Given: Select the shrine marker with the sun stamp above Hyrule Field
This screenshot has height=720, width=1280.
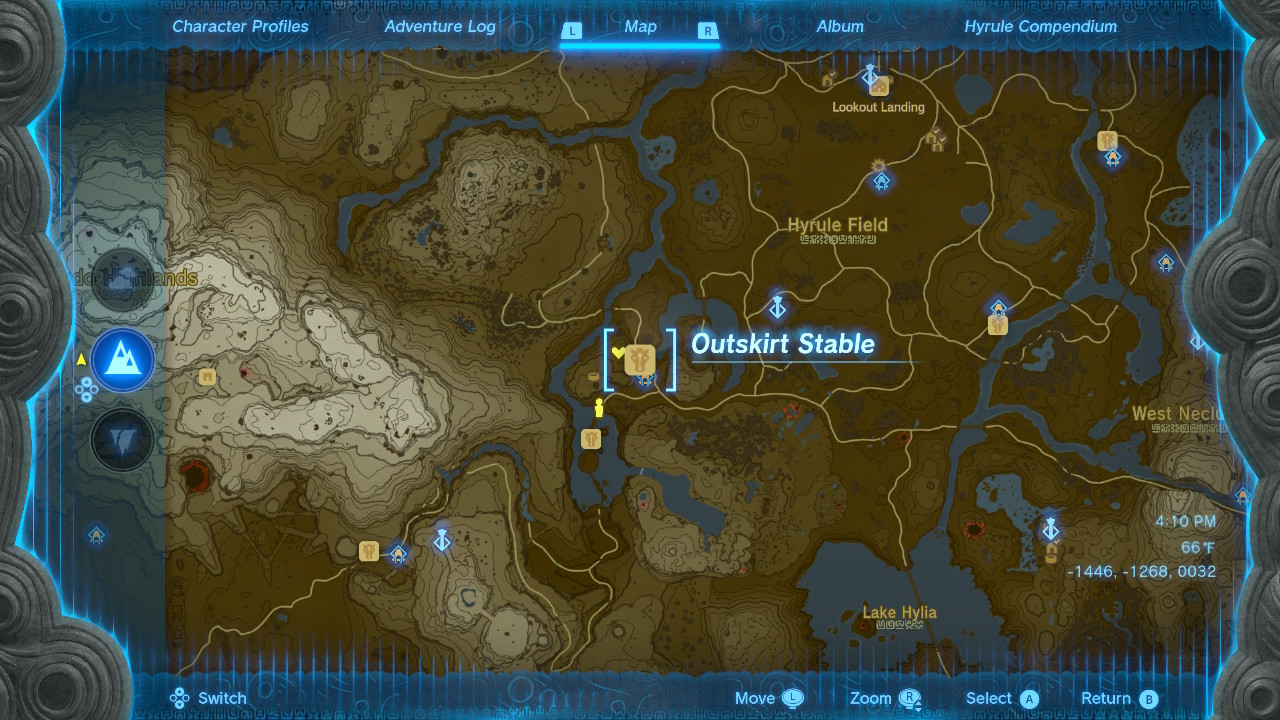Looking at the screenshot, I should pyautogui.click(x=881, y=181).
